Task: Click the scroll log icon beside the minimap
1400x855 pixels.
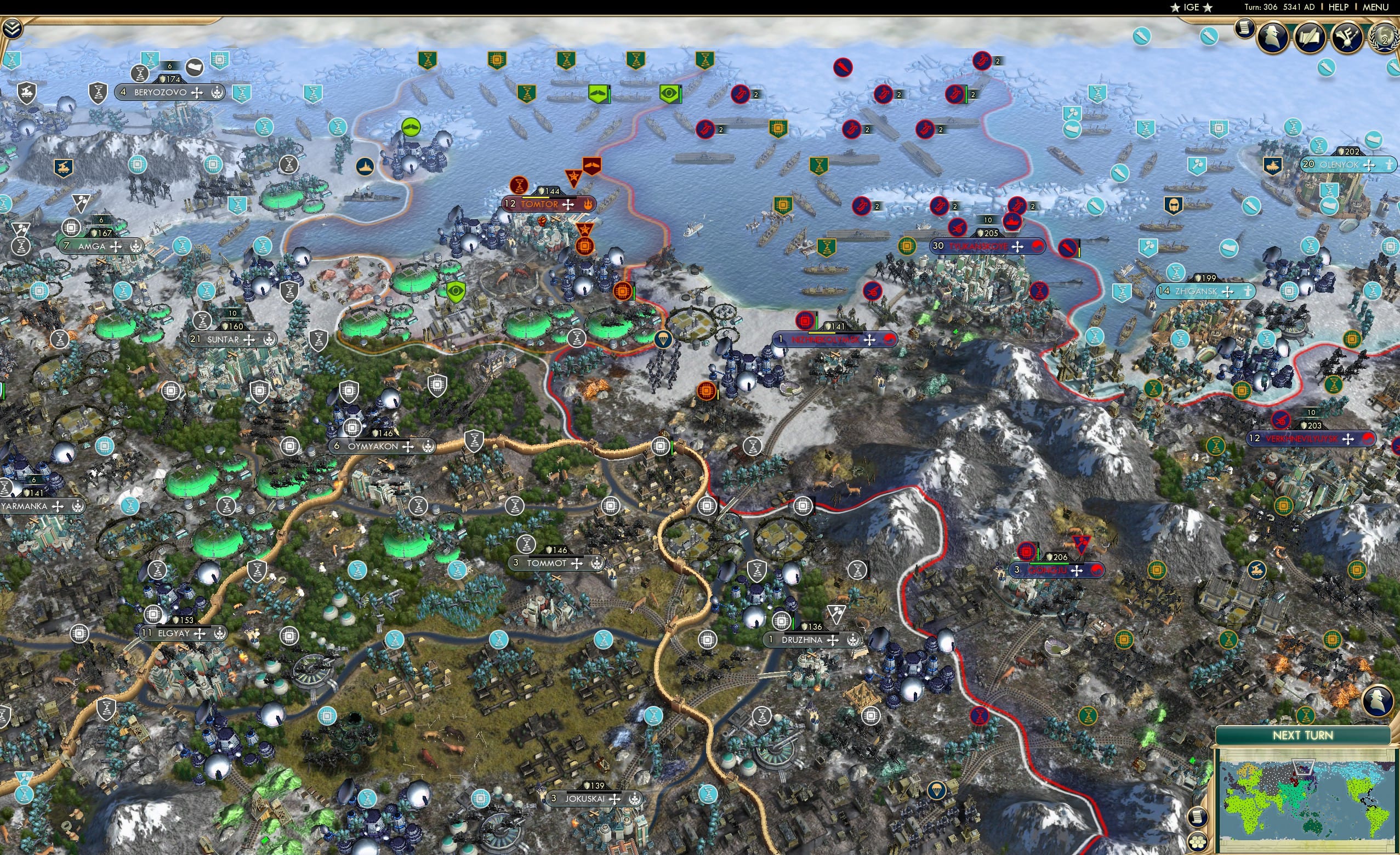Action: 1198,818
